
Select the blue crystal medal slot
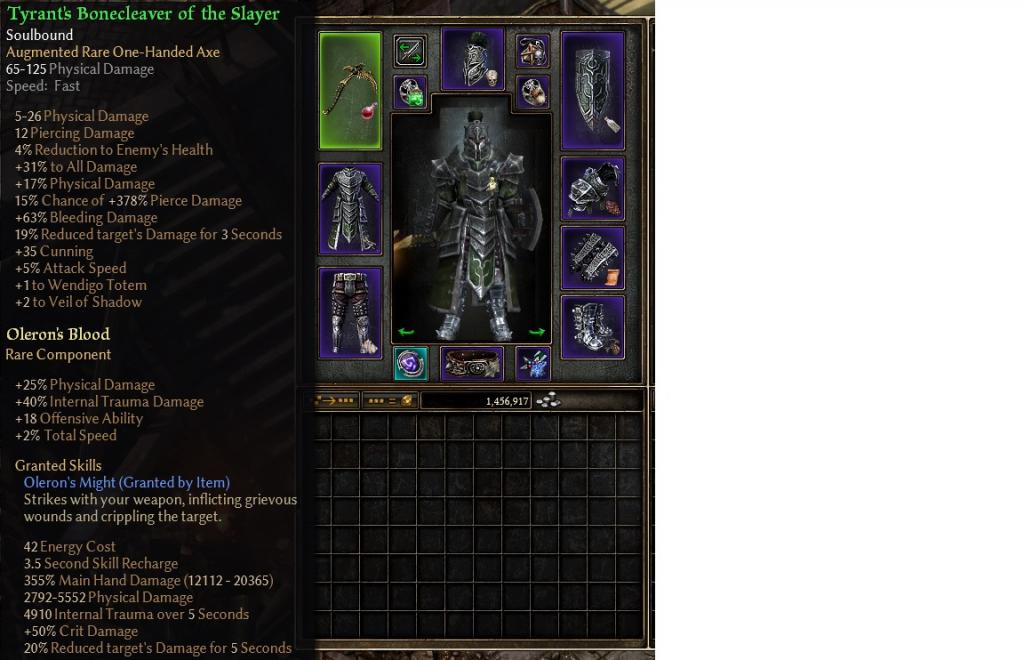(533, 364)
